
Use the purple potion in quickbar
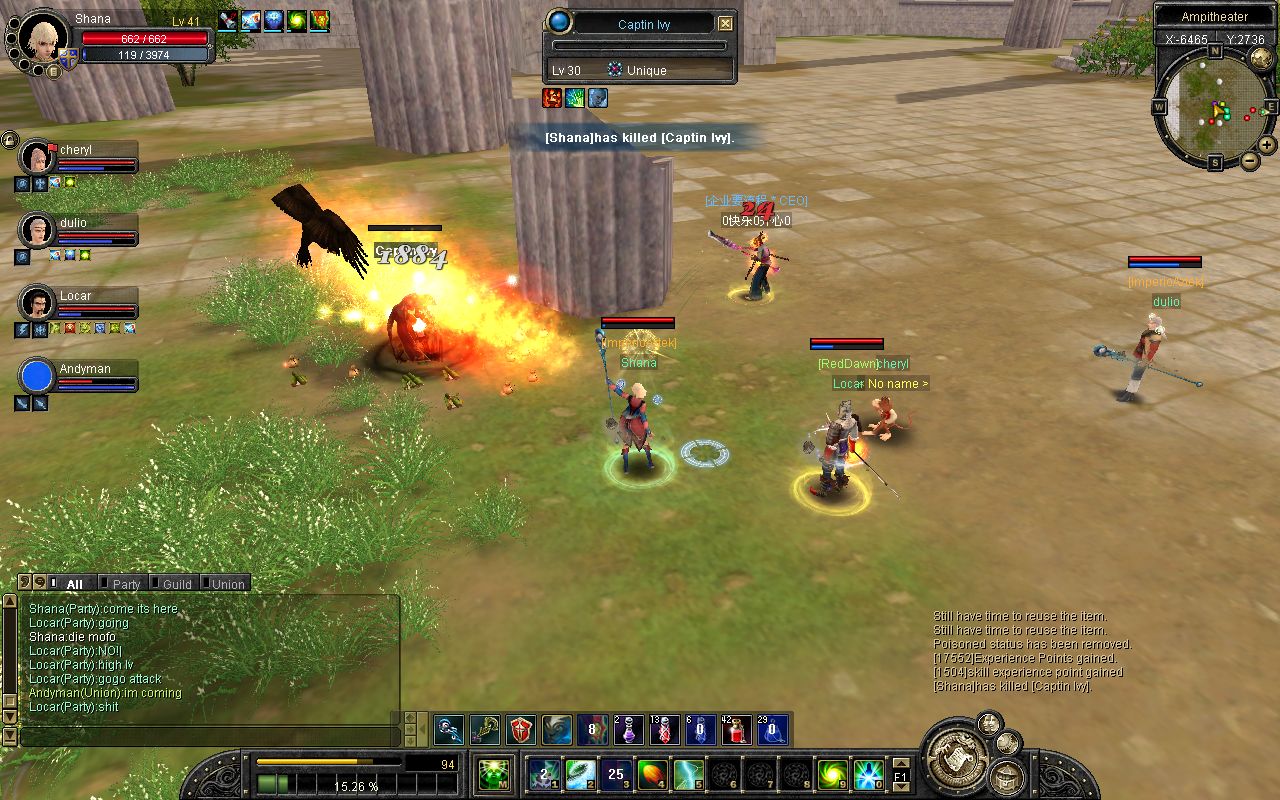pyautogui.click(x=629, y=730)
